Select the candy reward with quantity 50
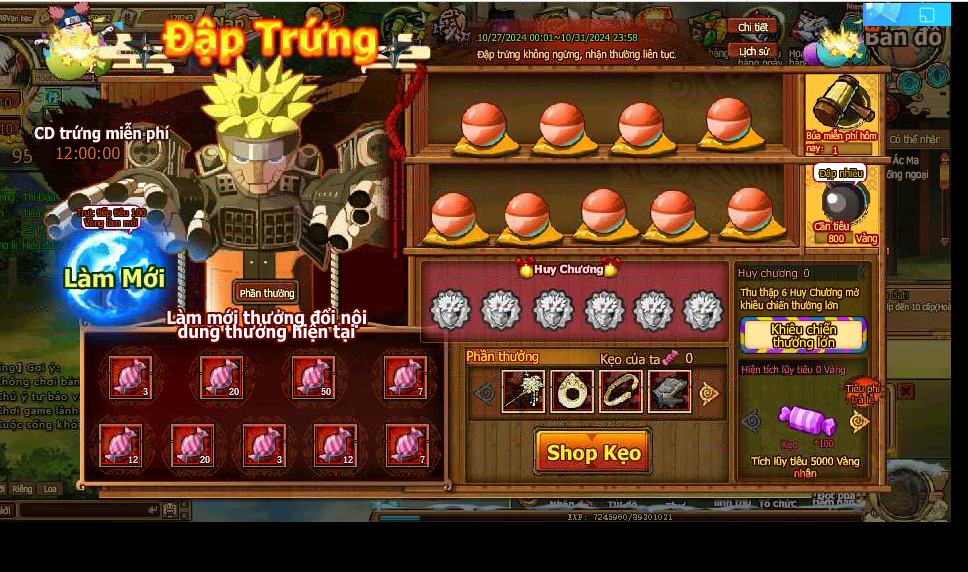 pyautogui.click(x=313, y=377)
